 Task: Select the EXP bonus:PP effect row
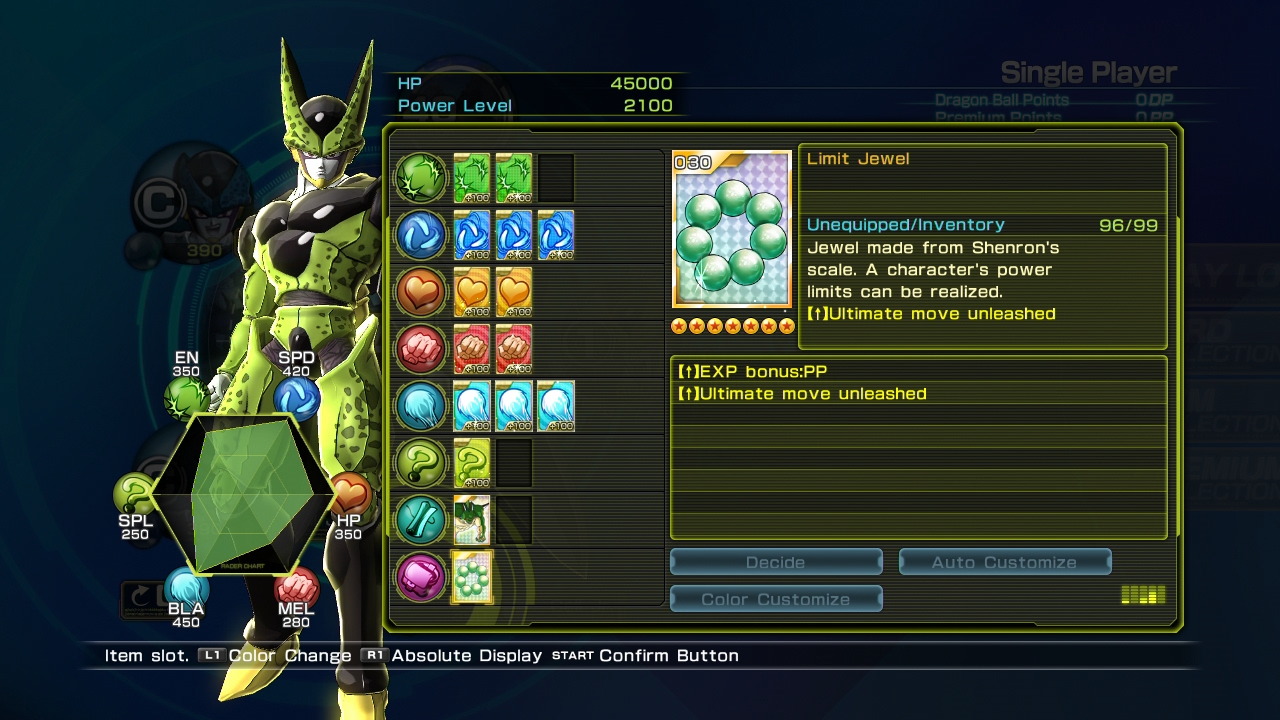(918, 371)
